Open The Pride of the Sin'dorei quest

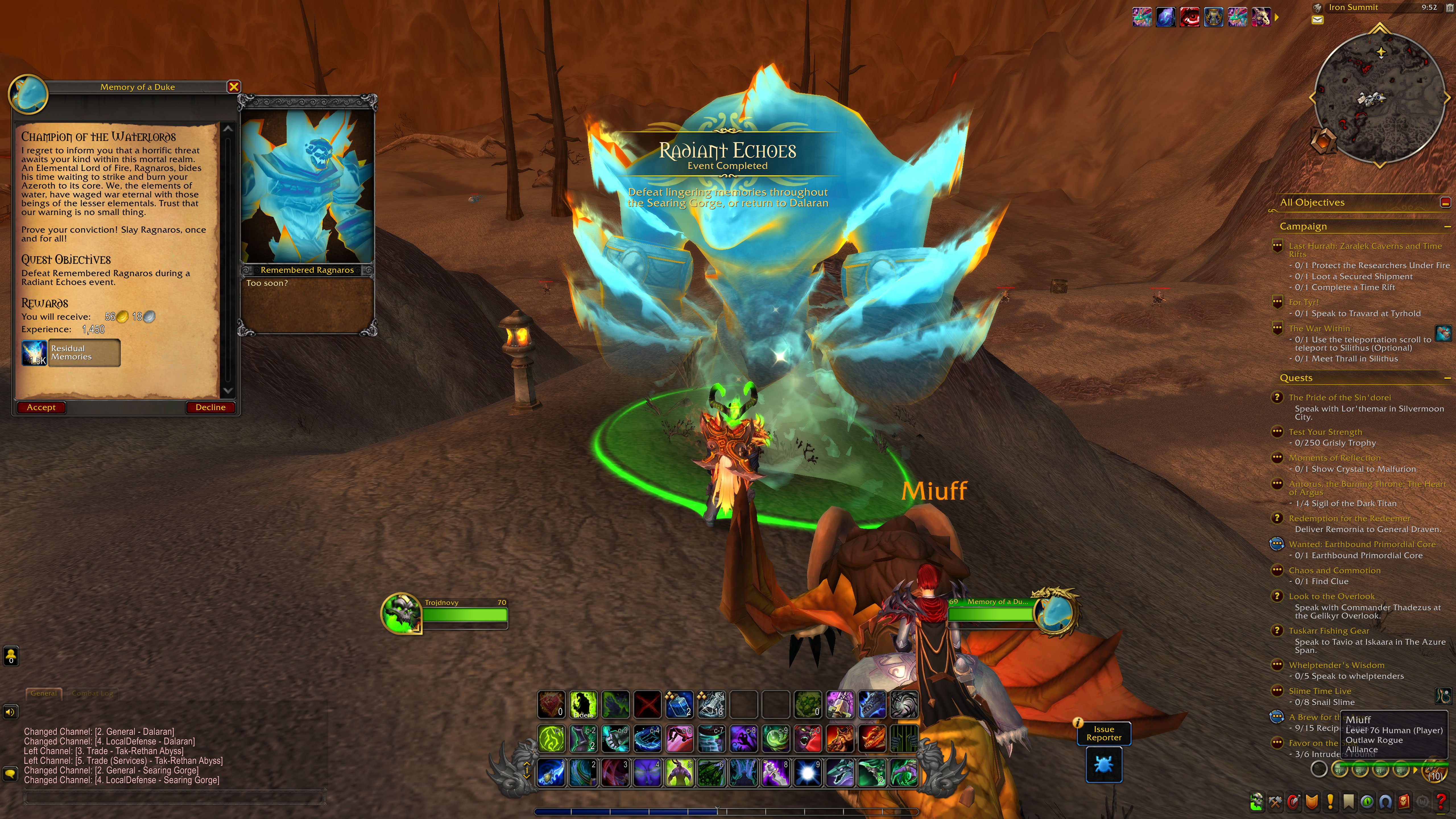point(1340,397)
